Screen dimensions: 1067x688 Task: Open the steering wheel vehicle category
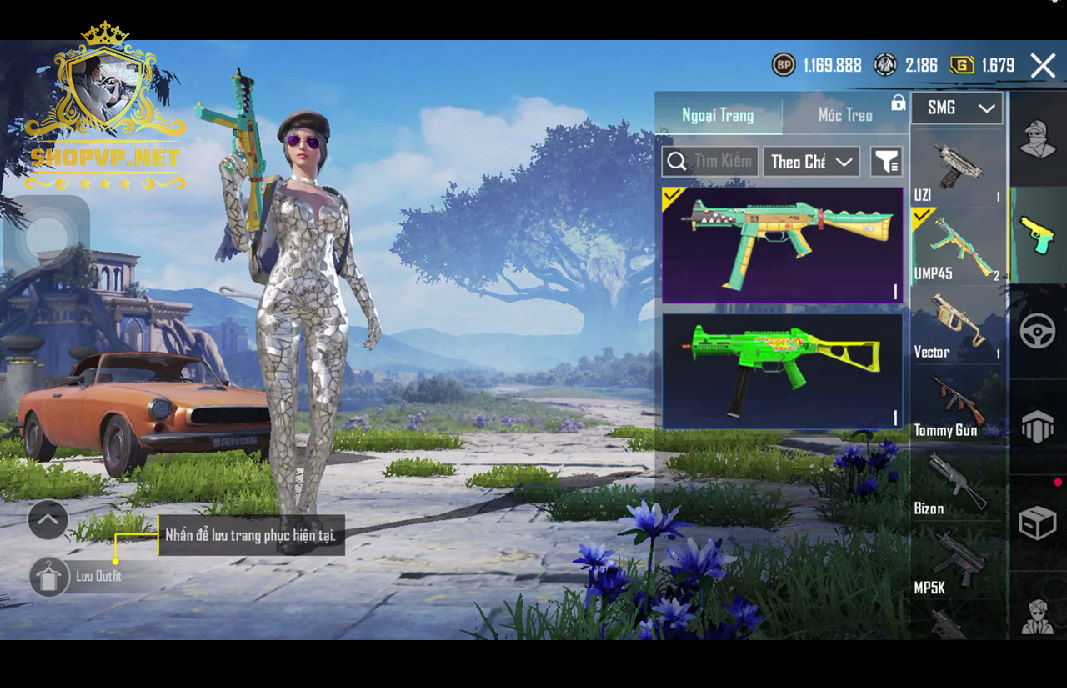pyautogui.click(x=1037, y=331)
